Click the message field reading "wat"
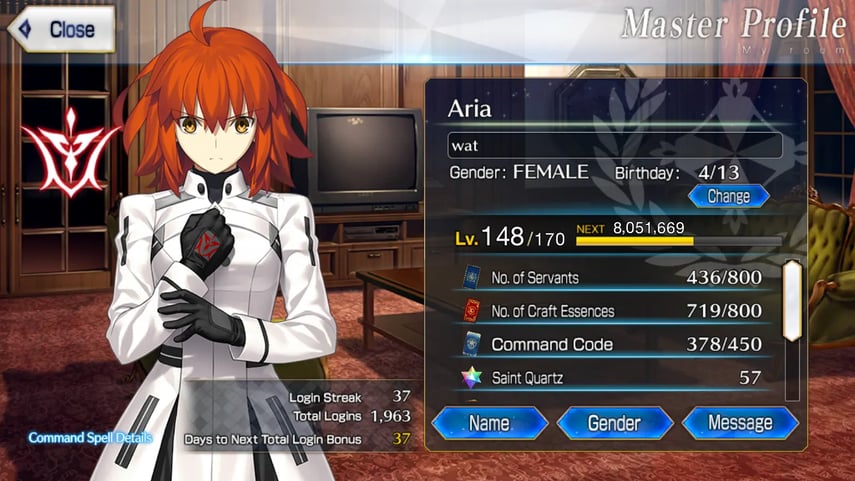855x481 pixels. [614, 146]
